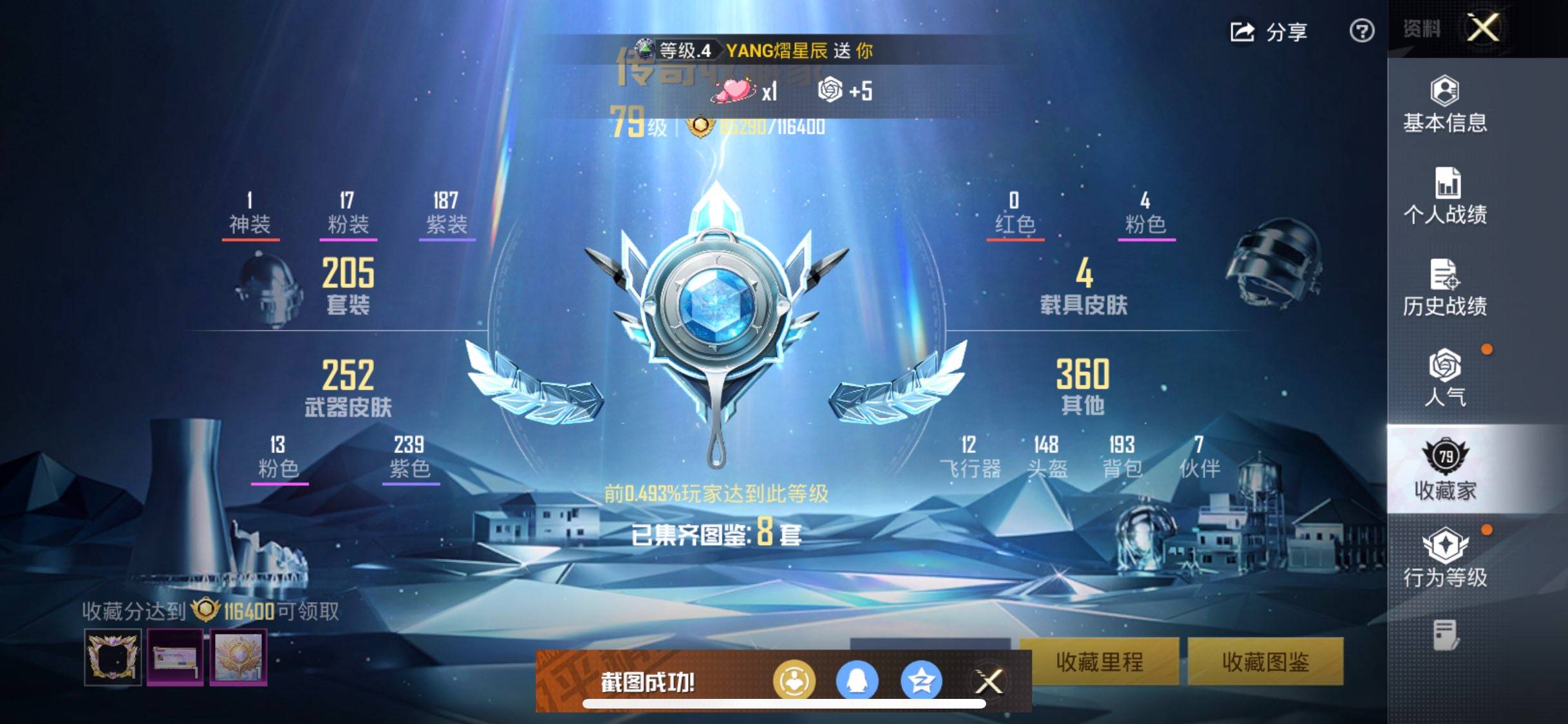
Task: View the purple card reward thumbnail
Action: pyautogui.click(x=175, y=657)
